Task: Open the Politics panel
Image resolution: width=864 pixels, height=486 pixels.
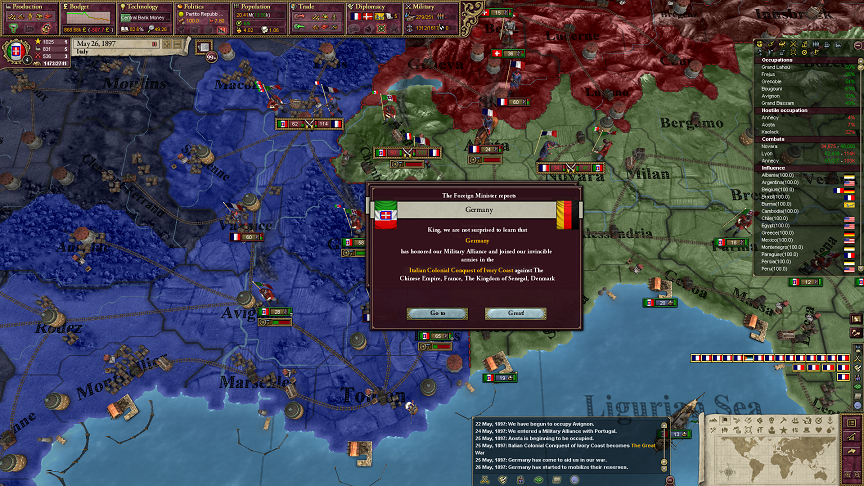Action: pyautogui.click(x=203, y=6)
